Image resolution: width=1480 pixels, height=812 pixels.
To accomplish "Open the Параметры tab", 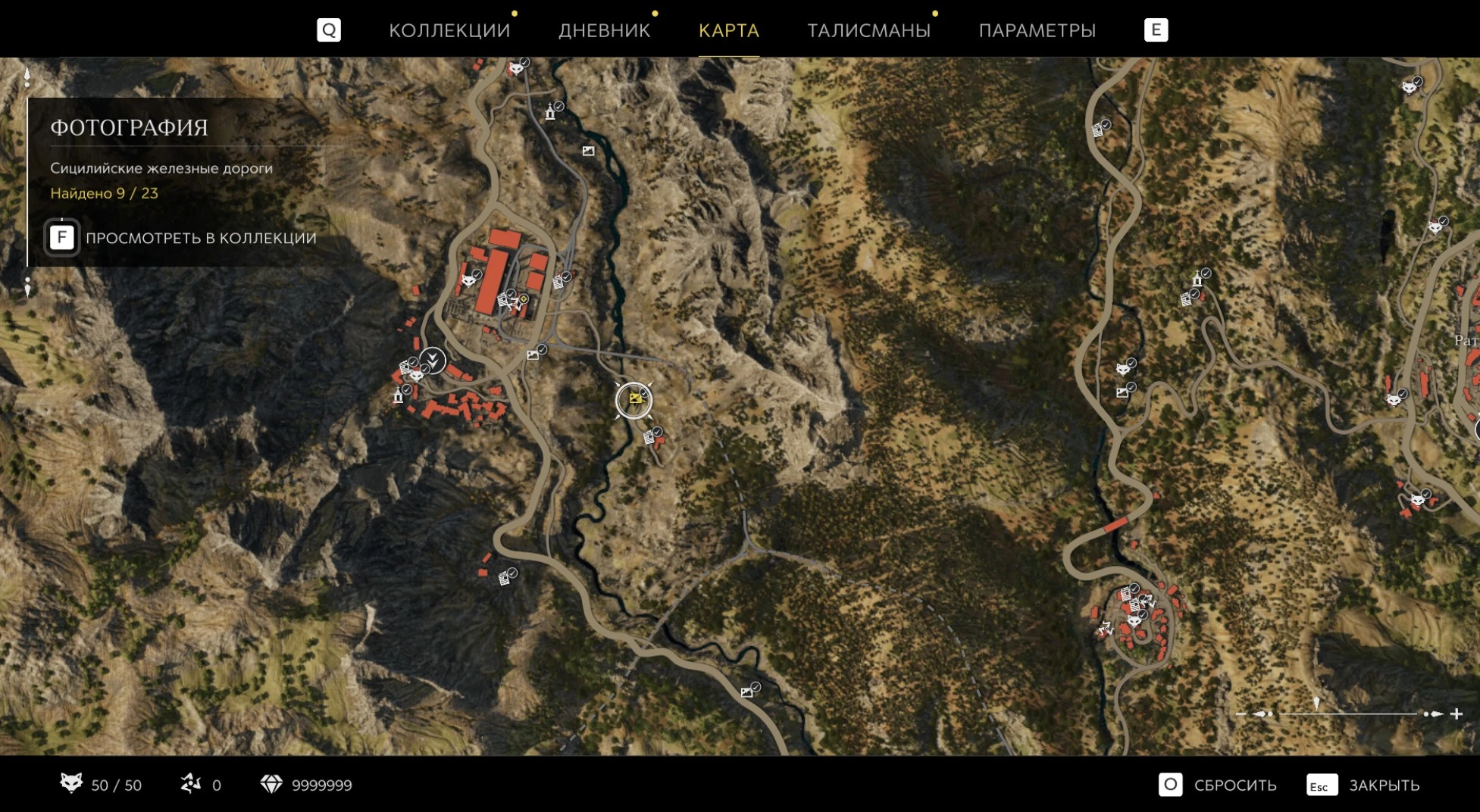I will click(x=1037, y=30).
